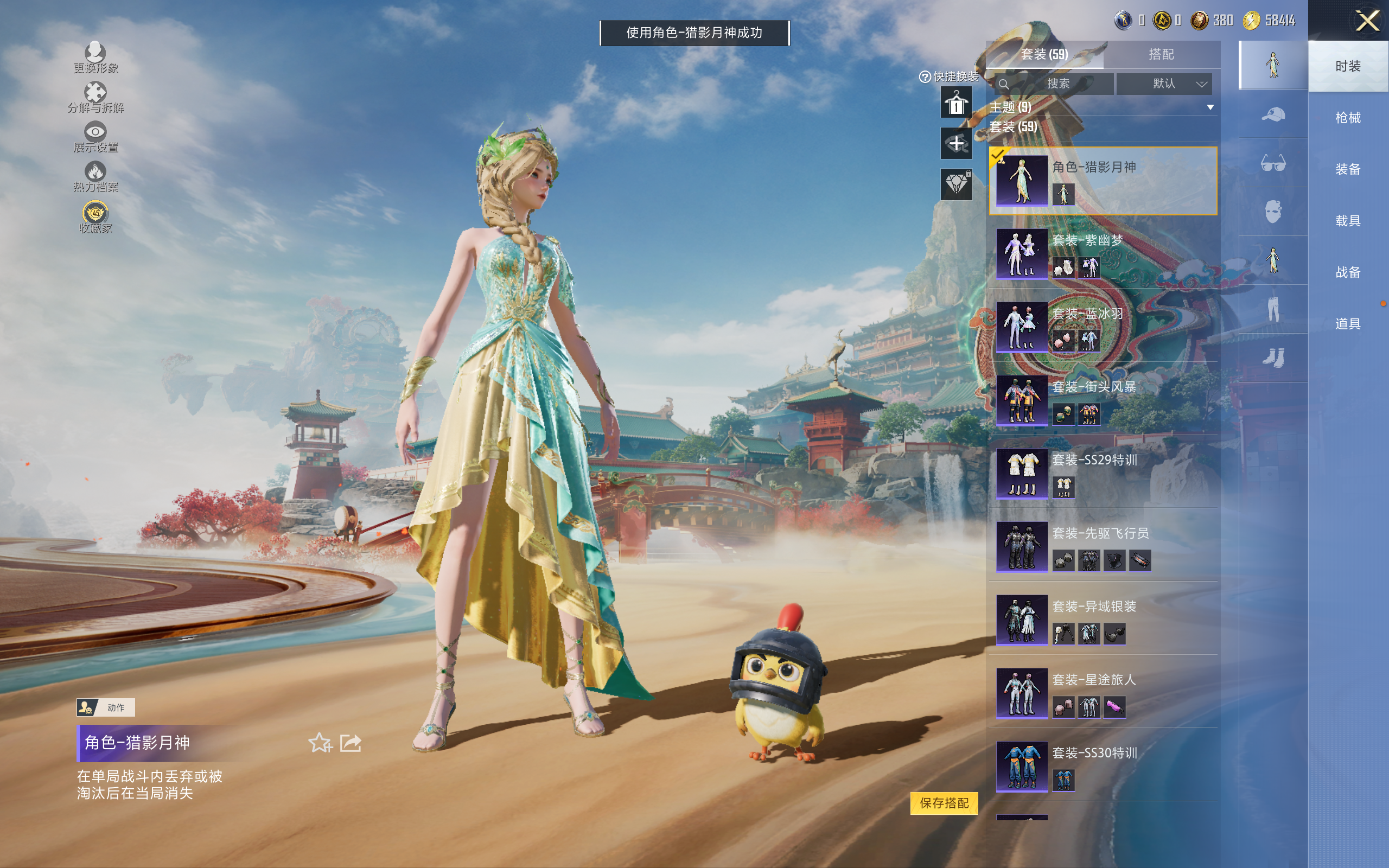Save the outfit with 保存搭配
Image resolution: width=1389 pixels, height=868 pixels.
[944, 802]
